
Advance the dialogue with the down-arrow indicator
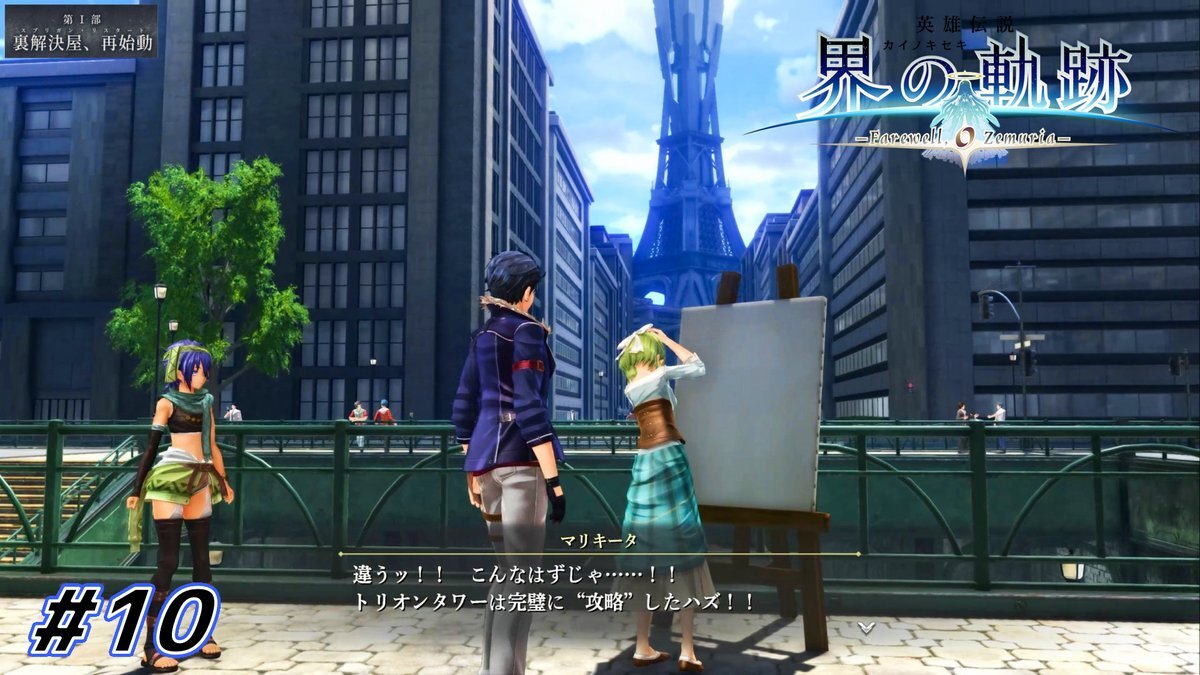point(866,627)
